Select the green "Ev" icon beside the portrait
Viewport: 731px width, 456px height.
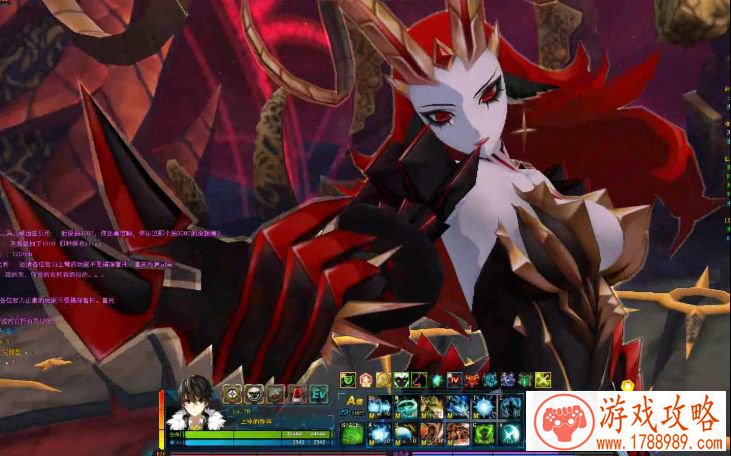[318, 393]
